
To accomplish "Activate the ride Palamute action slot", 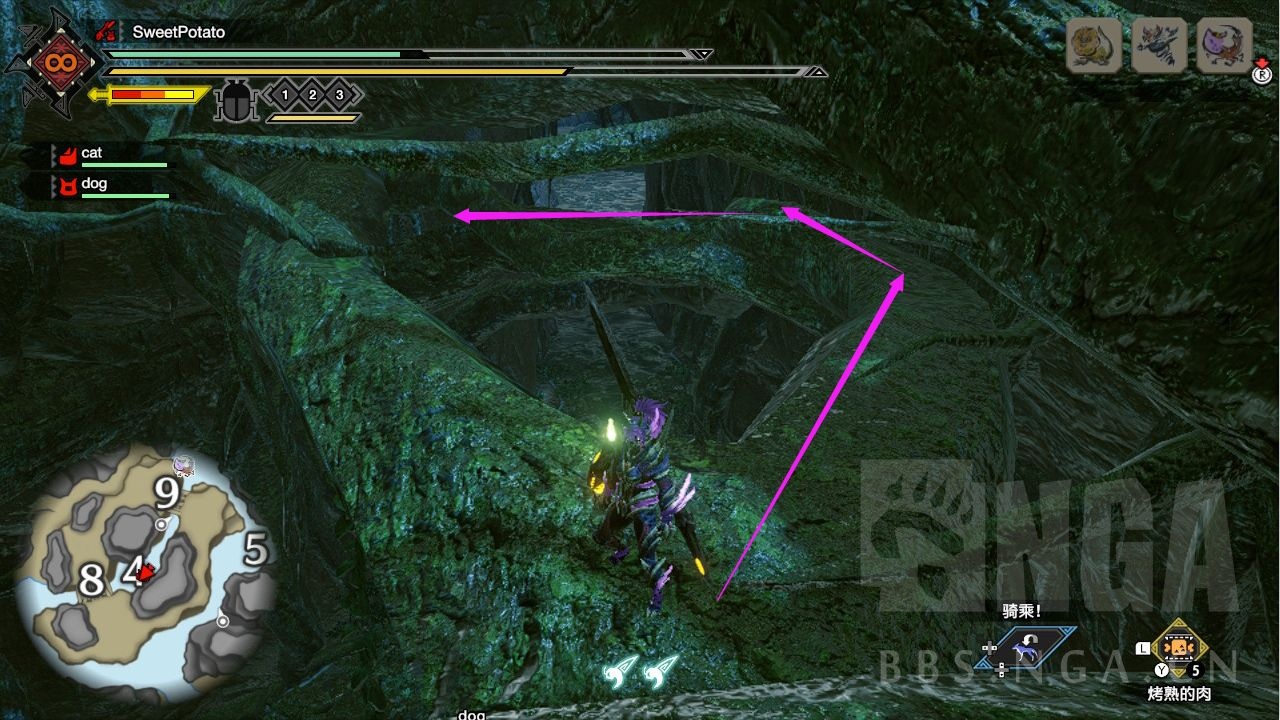I will pos(1025,648).
